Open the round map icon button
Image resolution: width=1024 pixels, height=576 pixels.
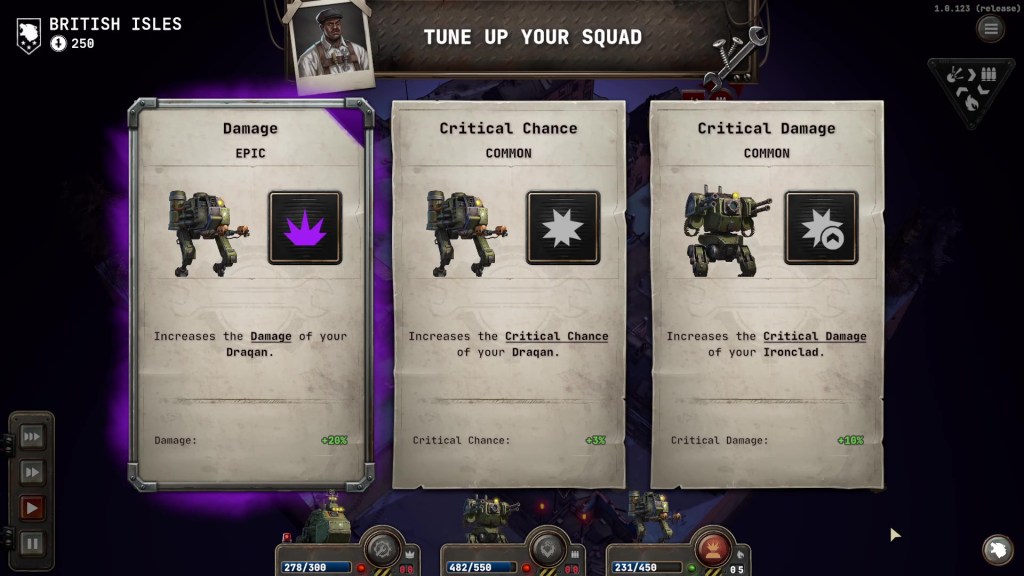pyautogui.click(x=996, y=549)
